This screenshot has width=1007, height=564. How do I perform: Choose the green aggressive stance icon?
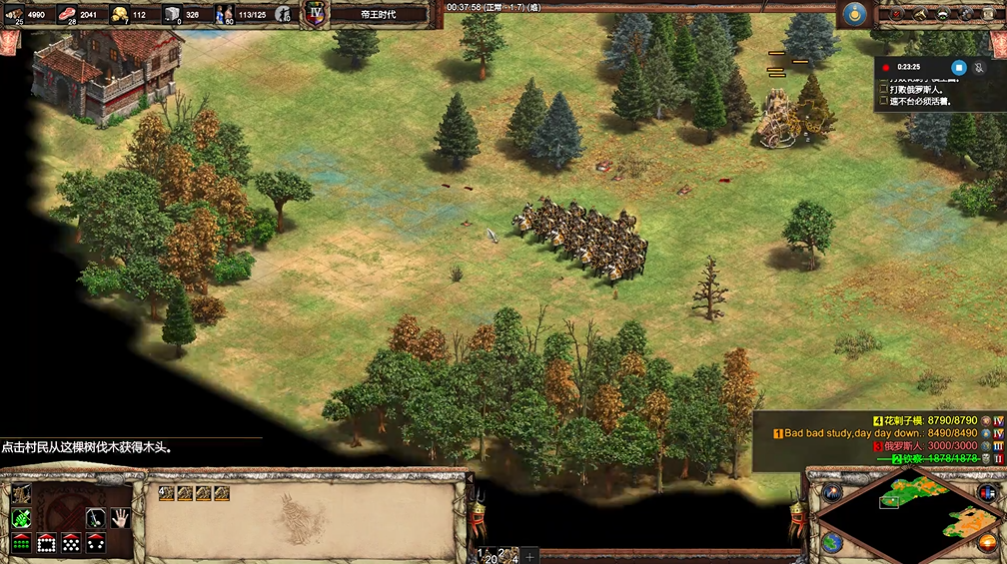pyautogui.click(x=21, y=517)
